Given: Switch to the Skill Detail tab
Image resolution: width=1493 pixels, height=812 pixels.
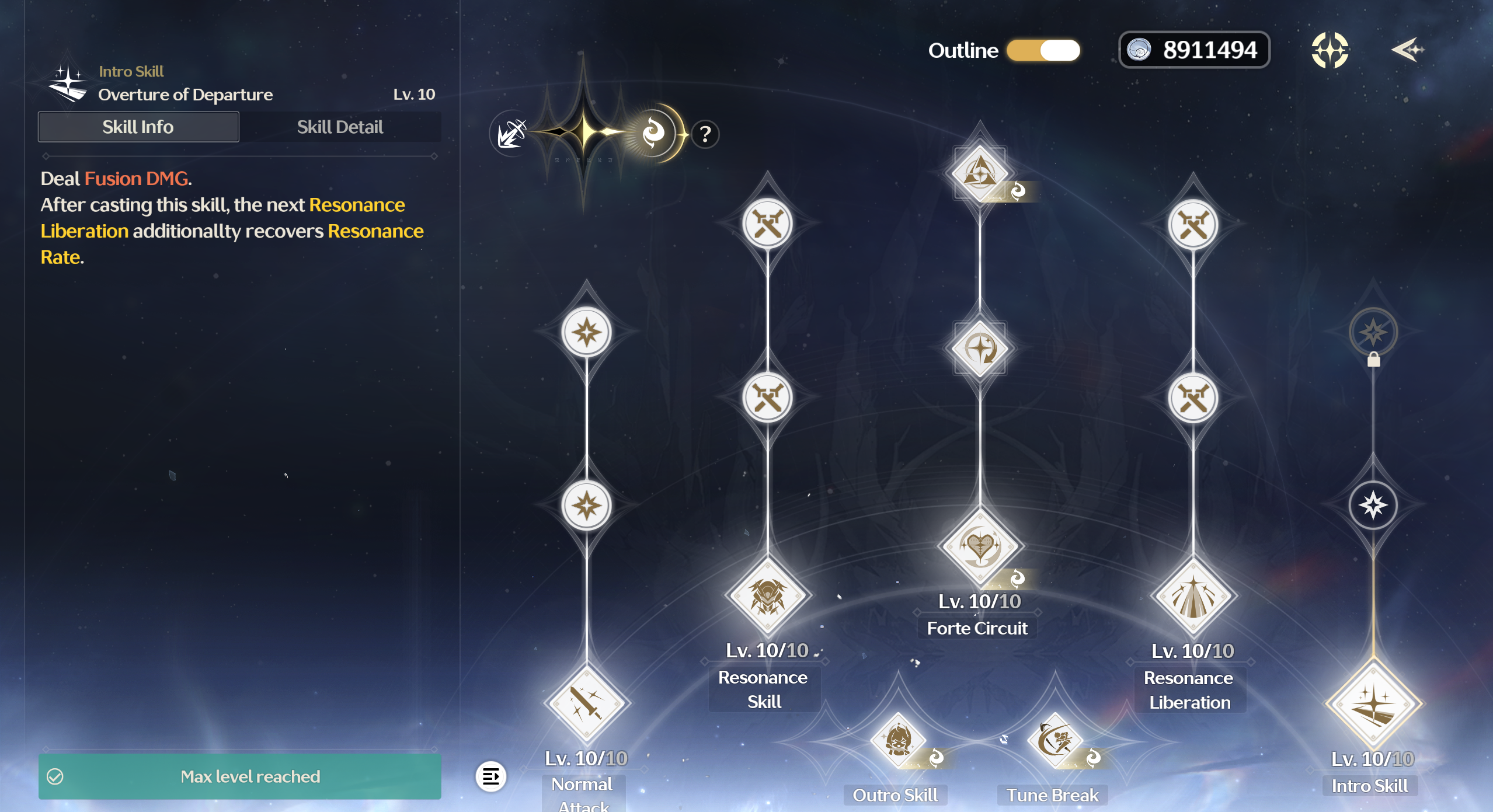Looking at the screenshot, I should click(x=340, y=127).
